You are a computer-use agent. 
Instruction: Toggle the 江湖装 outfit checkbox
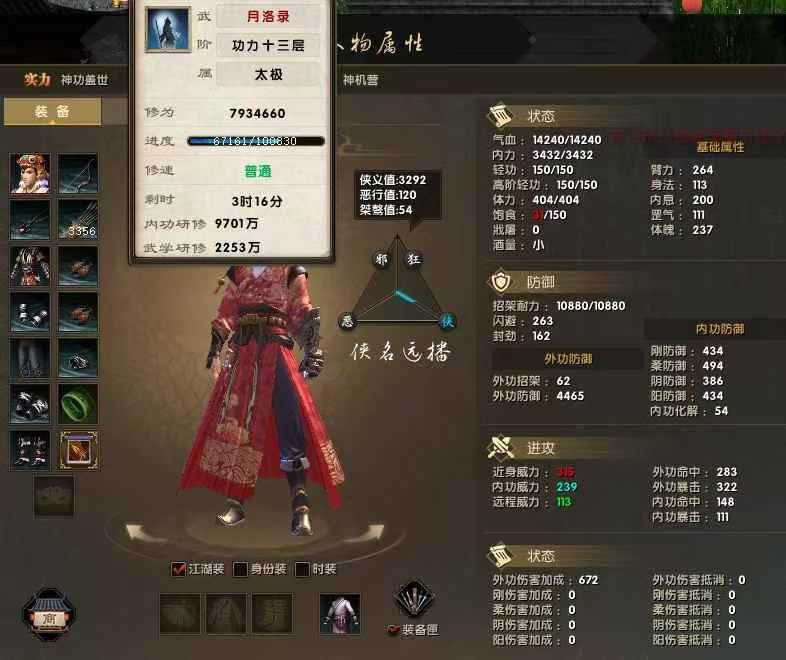point(180,569)
